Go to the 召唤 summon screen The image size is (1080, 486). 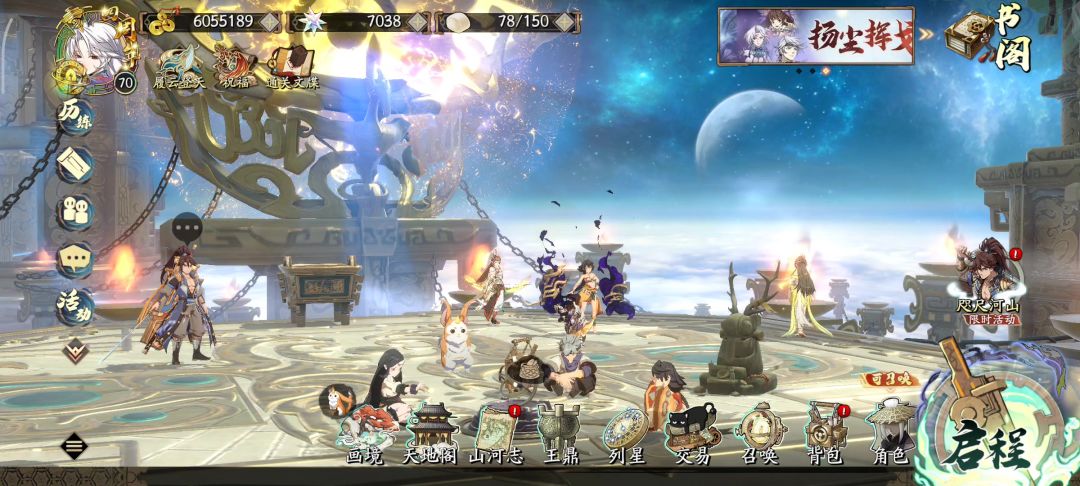(x=760, y=432)
